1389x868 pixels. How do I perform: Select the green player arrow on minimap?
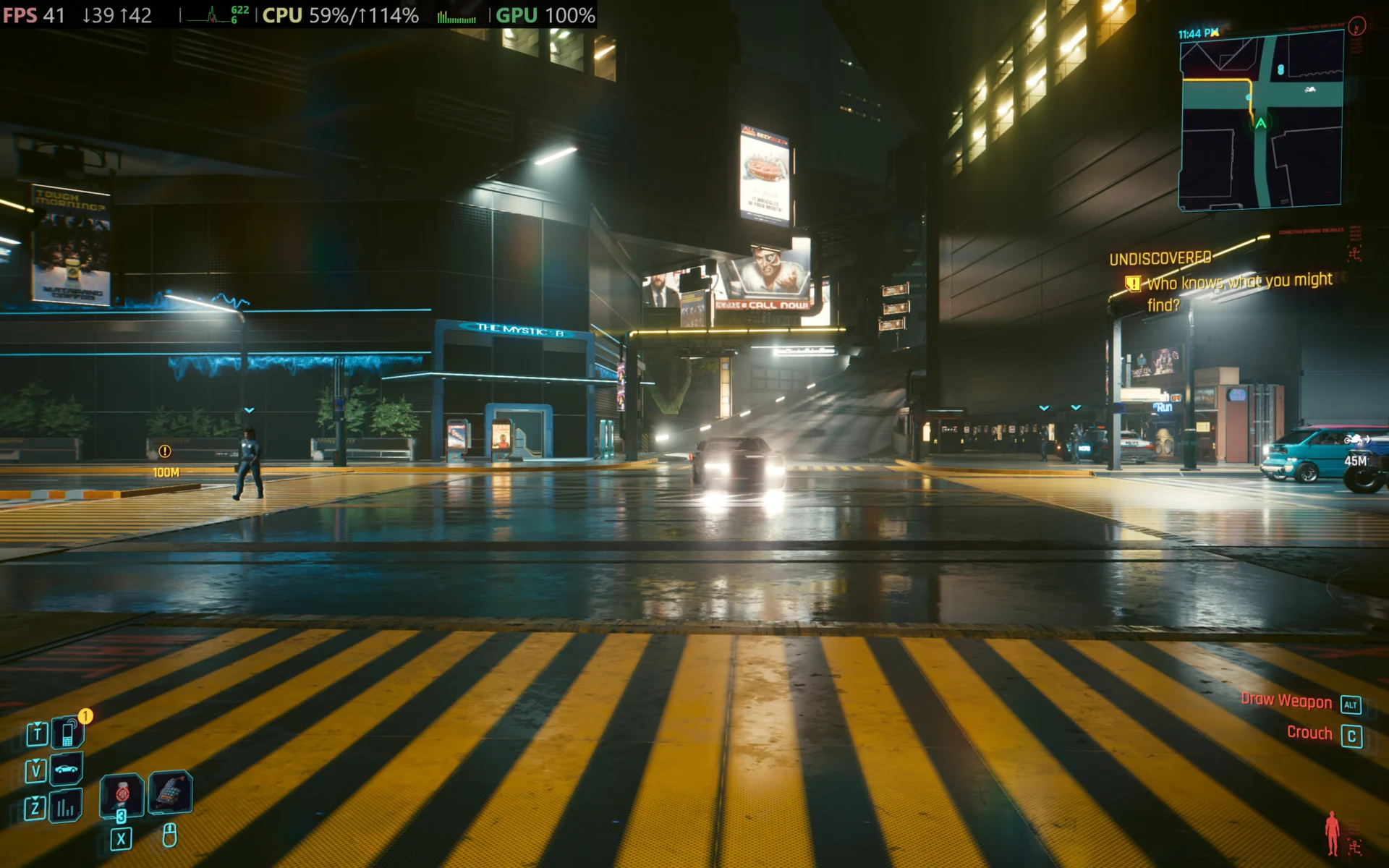pos(1261,124)
